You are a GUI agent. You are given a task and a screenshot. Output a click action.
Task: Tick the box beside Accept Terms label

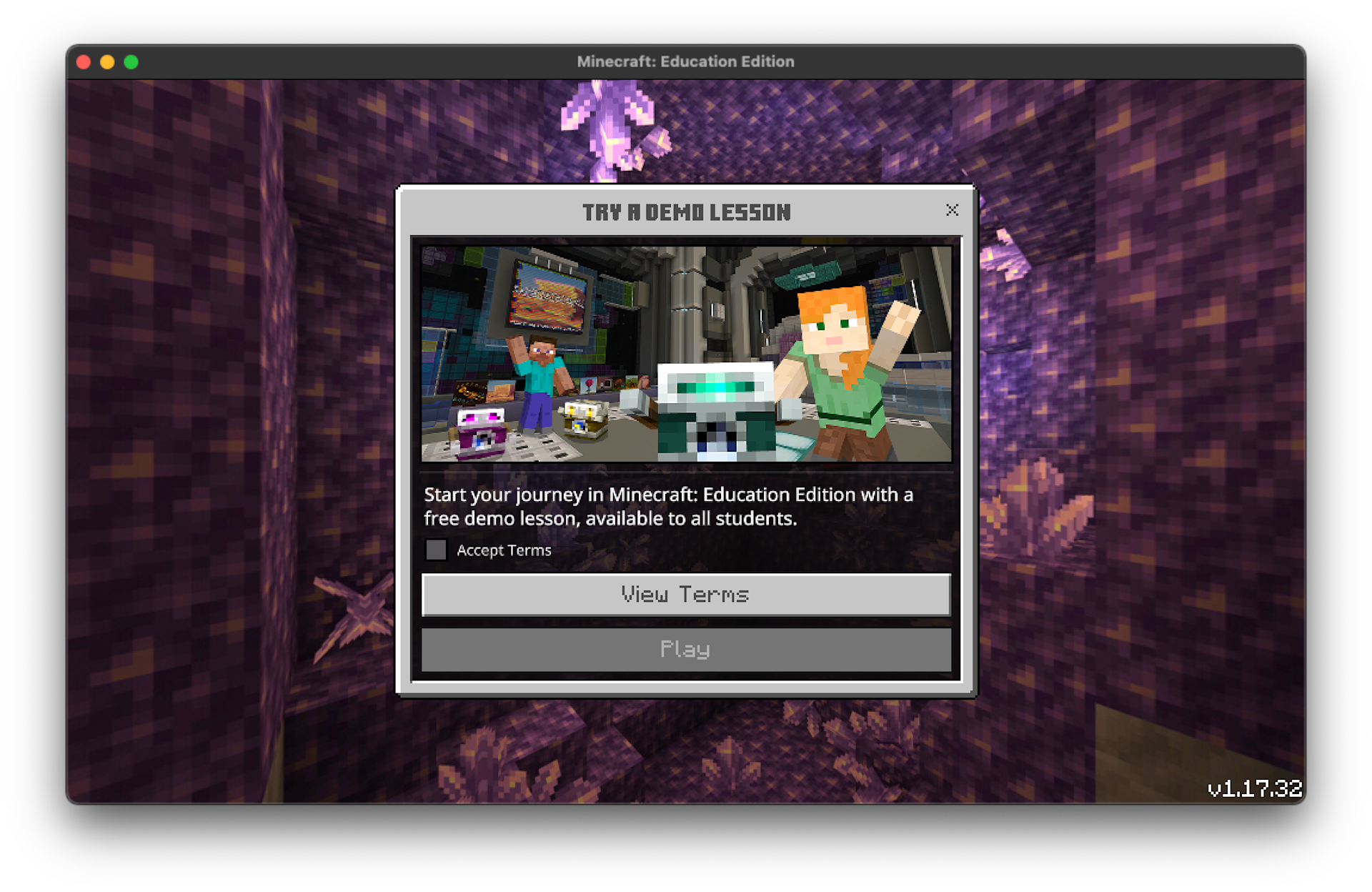click(x=436, y=550)
